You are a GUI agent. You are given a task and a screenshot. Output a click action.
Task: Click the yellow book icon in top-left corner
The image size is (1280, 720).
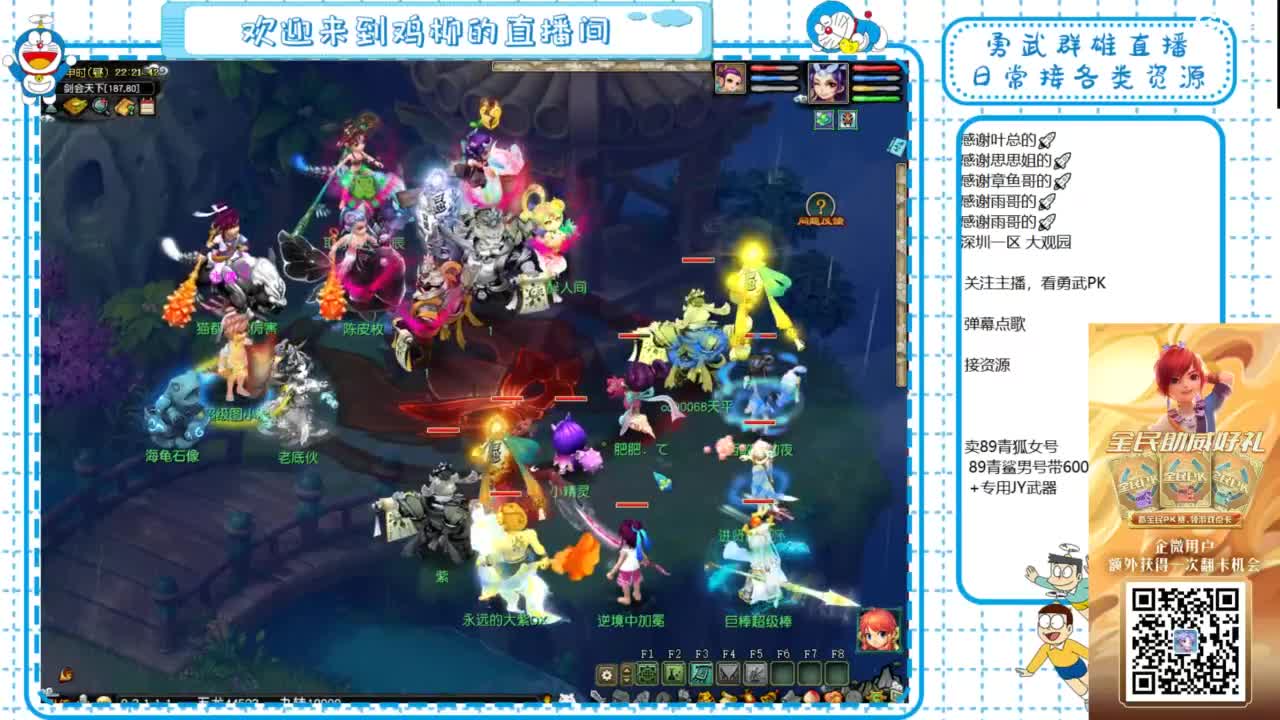pos(76,105)
